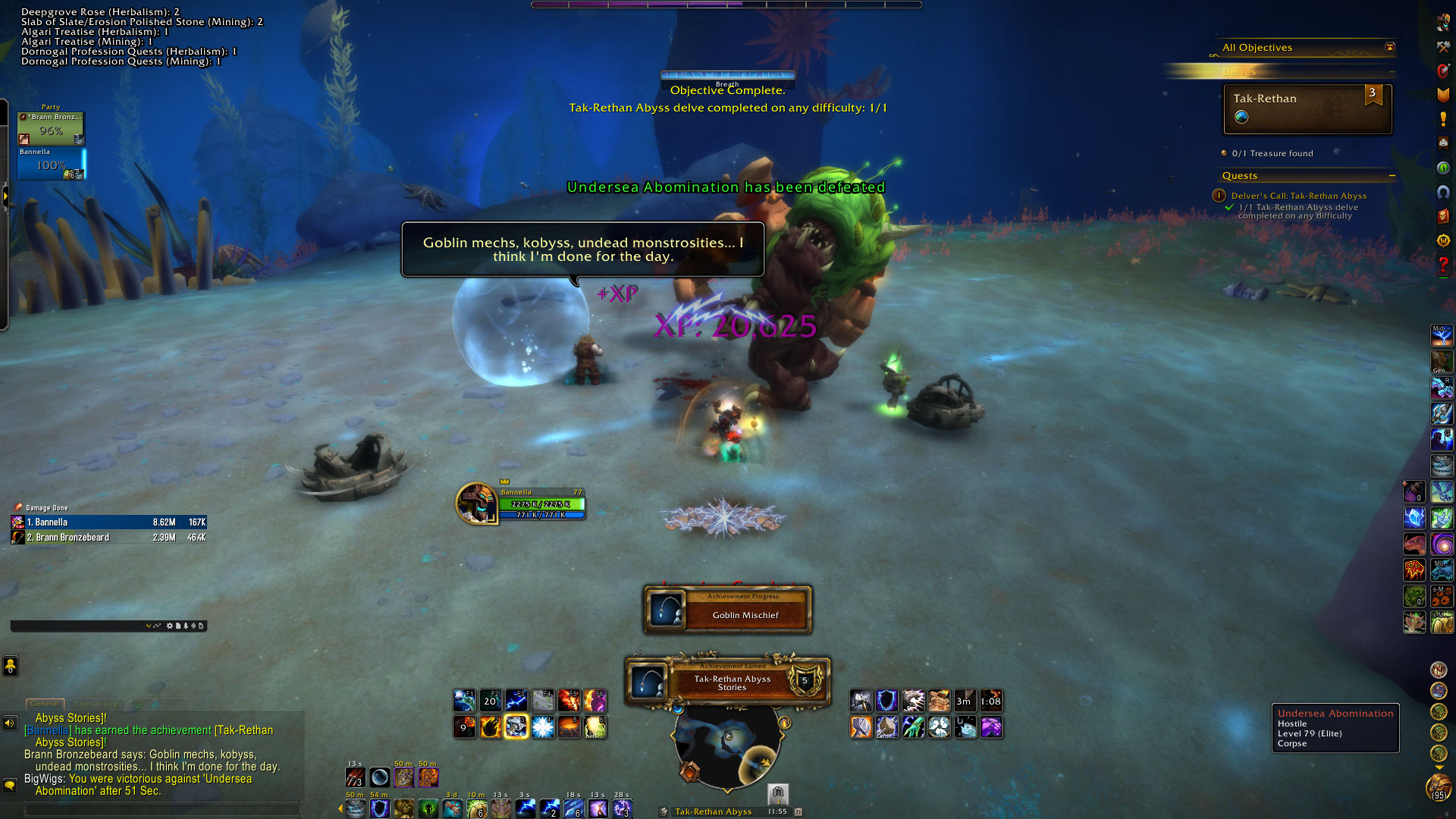The image size is (1456, 819).
Task: Toggle chat voice speaker button
Action: point(10,723)
